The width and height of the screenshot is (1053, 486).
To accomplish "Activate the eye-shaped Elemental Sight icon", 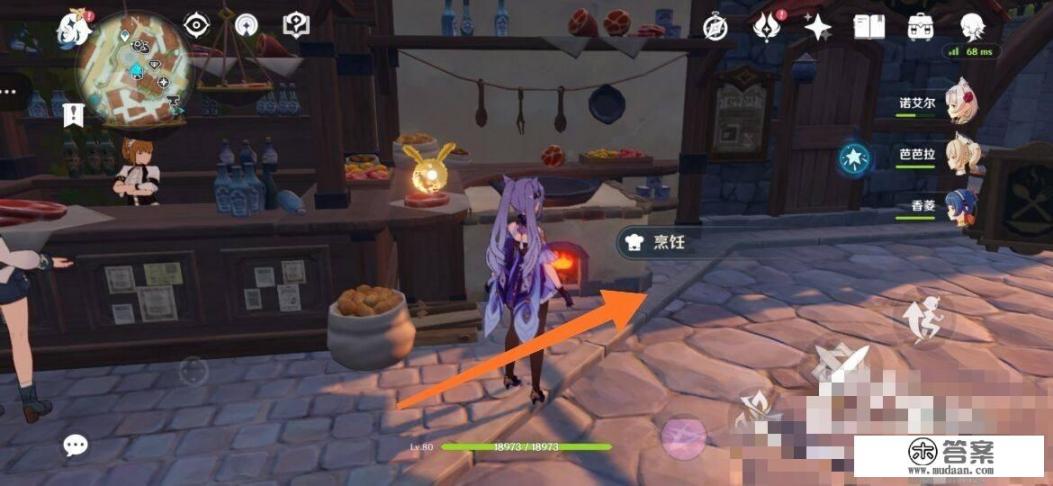I will [197, 25].
